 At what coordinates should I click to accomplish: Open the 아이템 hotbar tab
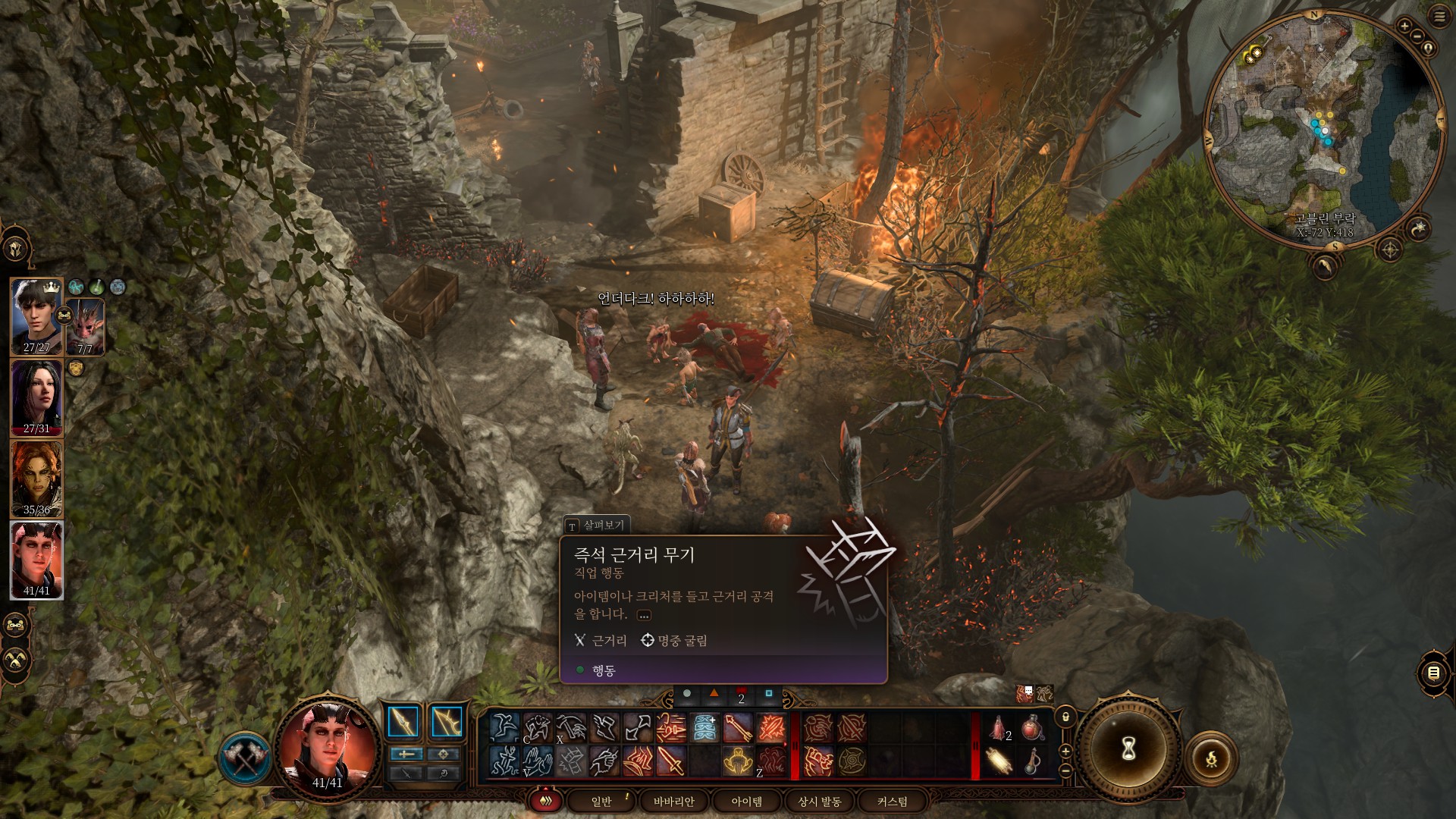coord(746,801)
